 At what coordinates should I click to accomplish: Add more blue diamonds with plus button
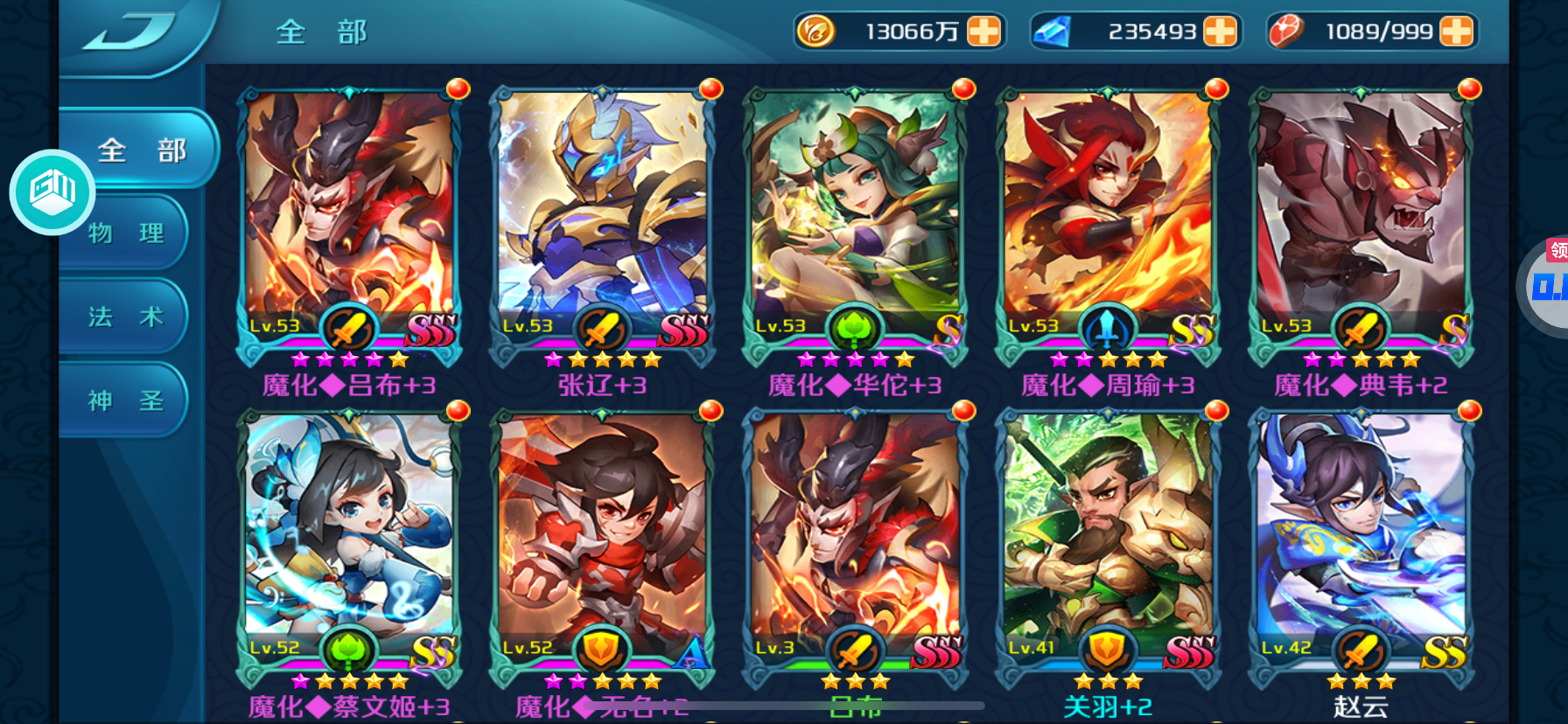pyautogui.click(x=1220, y=31)
